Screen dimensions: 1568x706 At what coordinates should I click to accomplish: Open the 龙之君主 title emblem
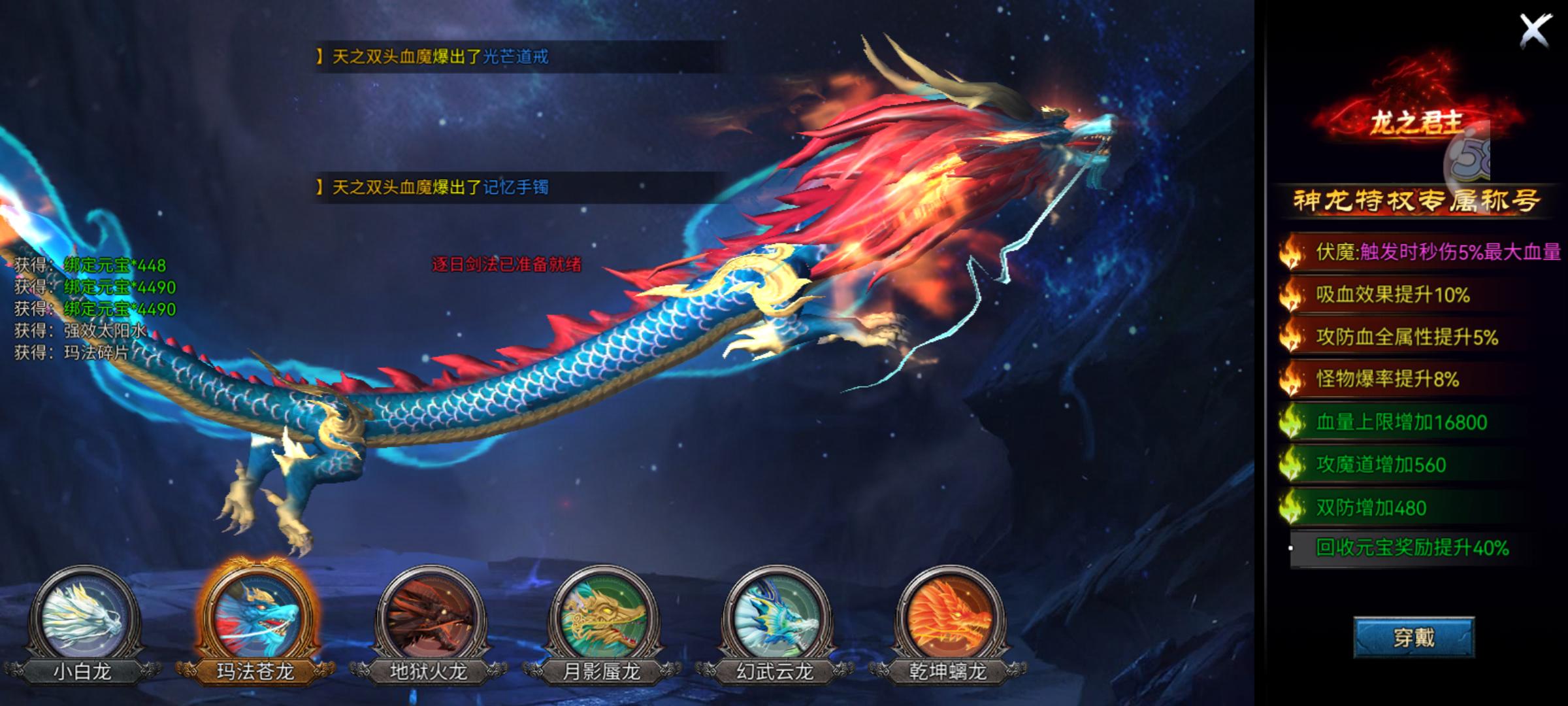click(x=1415, y=120)
